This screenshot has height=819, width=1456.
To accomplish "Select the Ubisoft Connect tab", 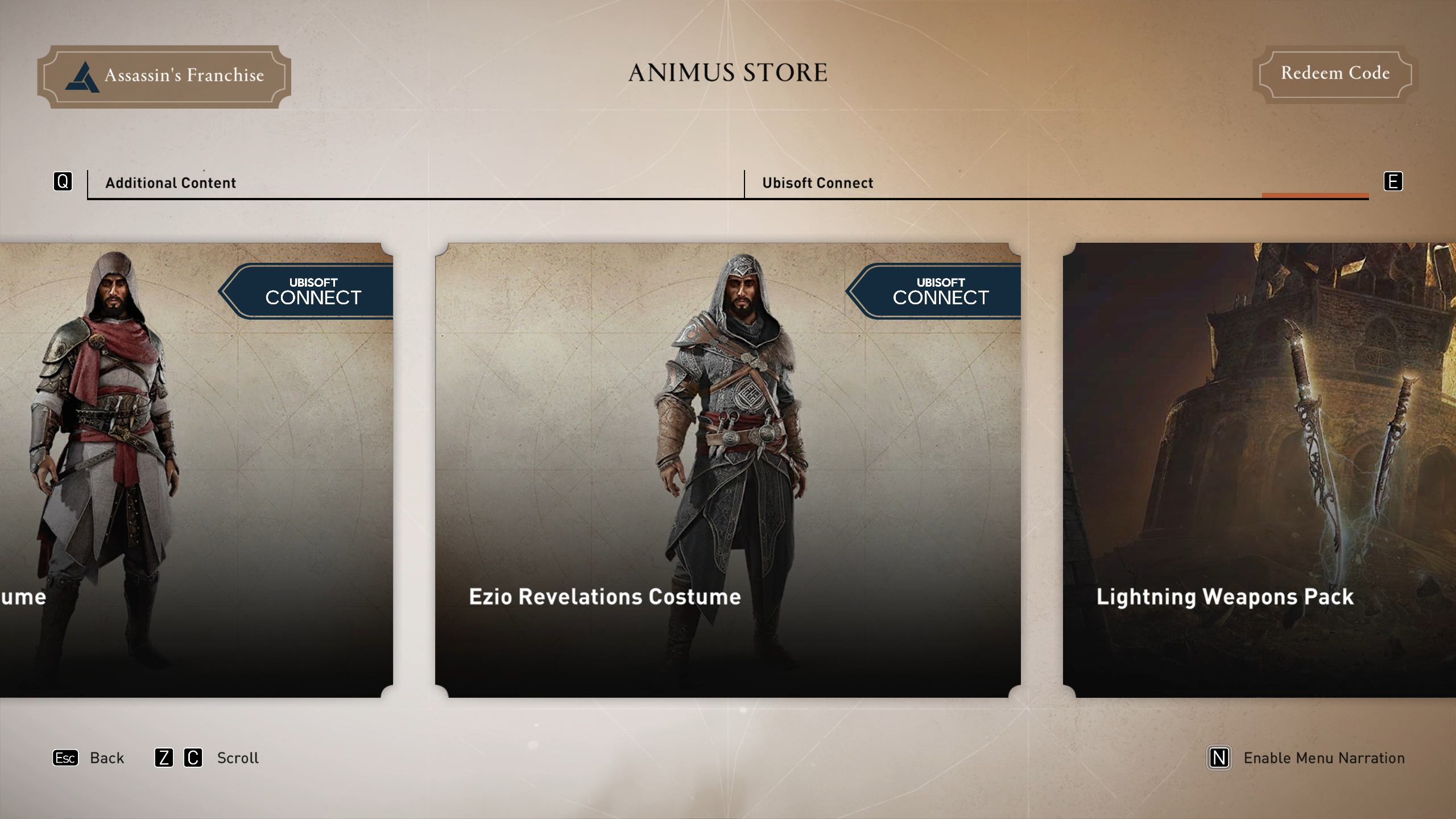I will 817,183.
